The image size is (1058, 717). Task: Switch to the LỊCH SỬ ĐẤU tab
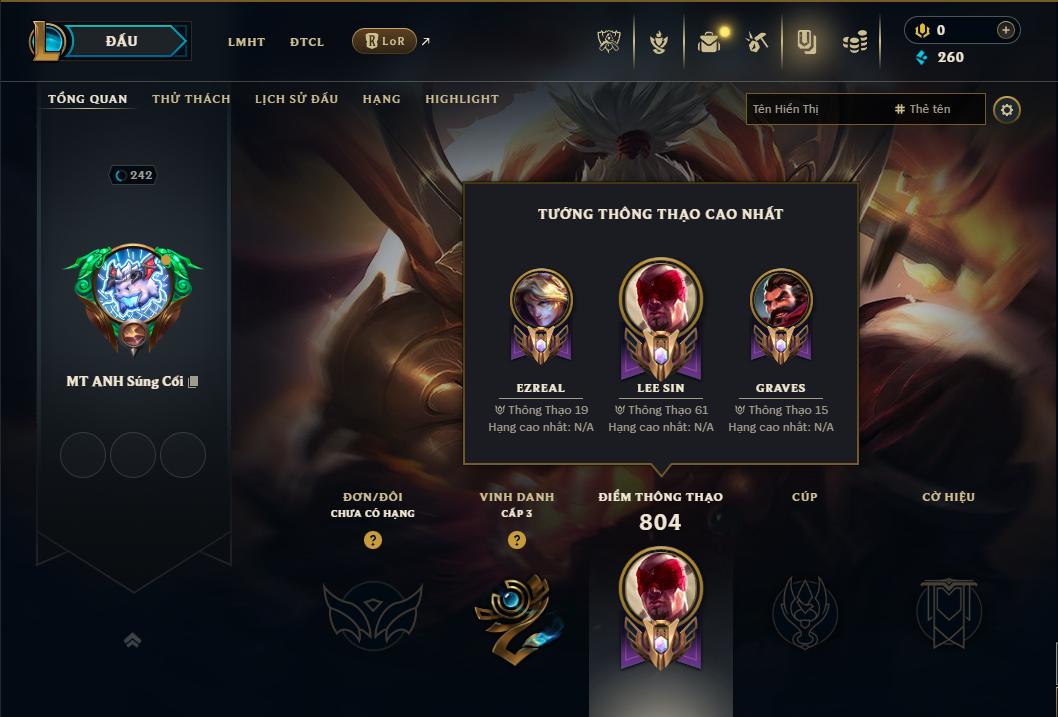pos(296,99)
